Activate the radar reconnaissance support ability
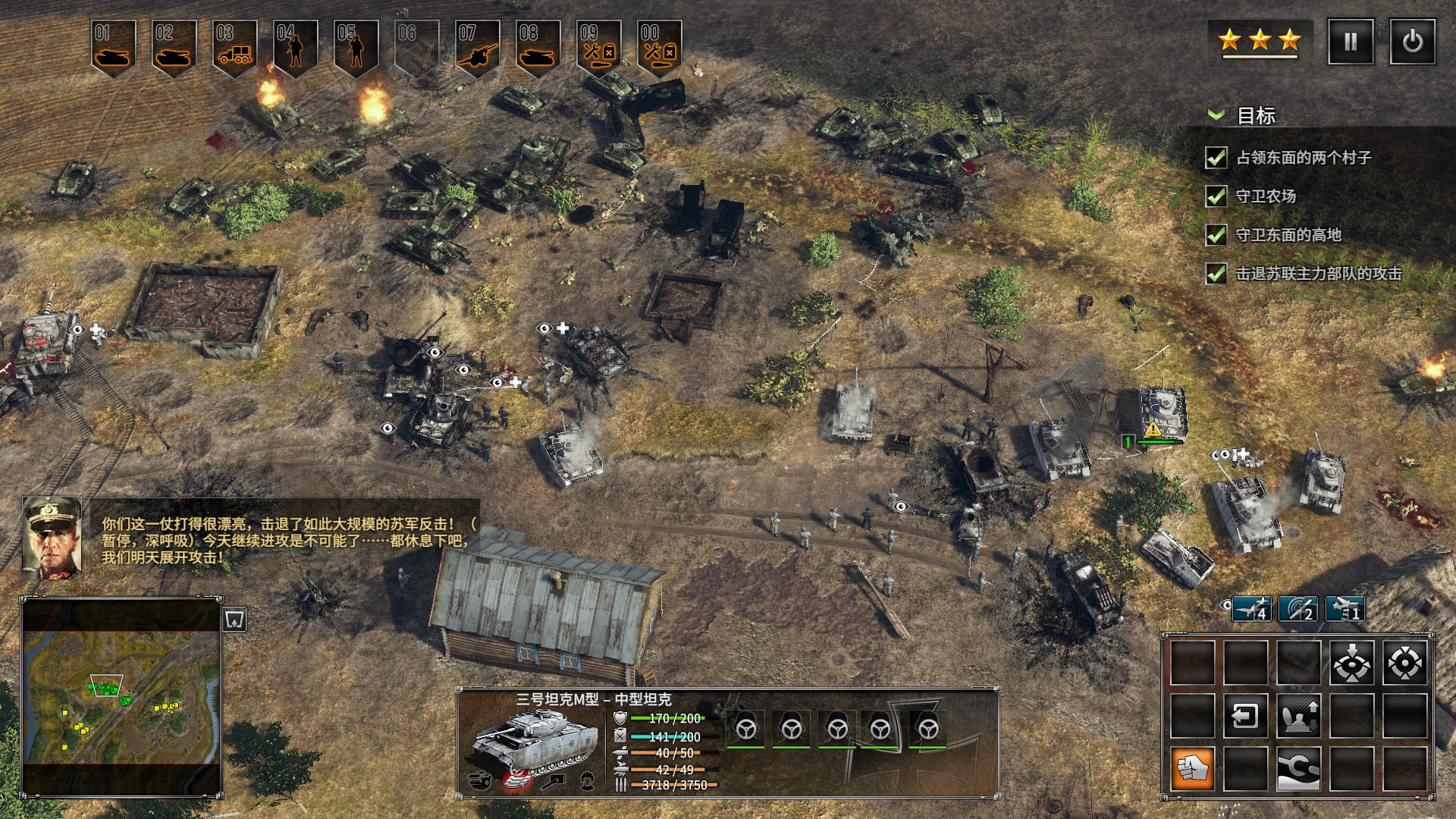 pos(1298,609)
